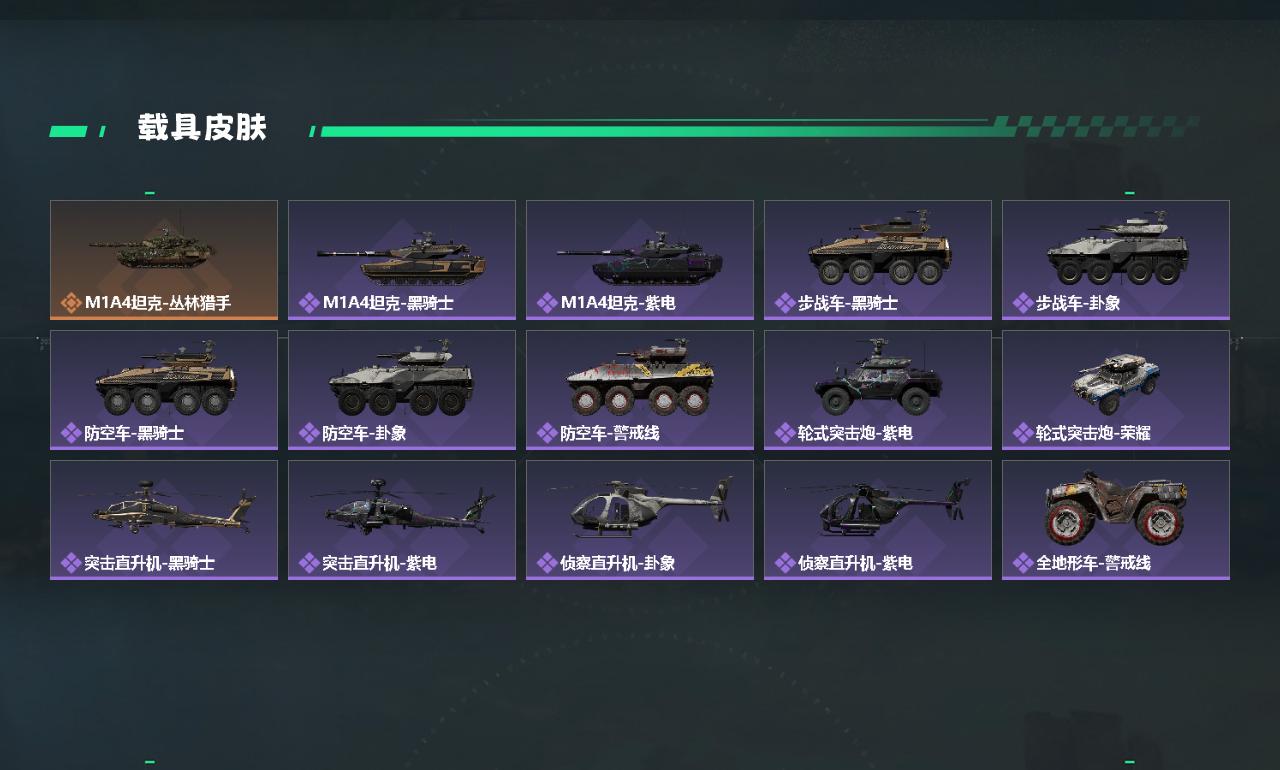Image resolution: width=1280 pixels, height=770 pixels.
Task: Pick the 轮式突击炮-紫电 skin card
Action: tap(878, 390)
